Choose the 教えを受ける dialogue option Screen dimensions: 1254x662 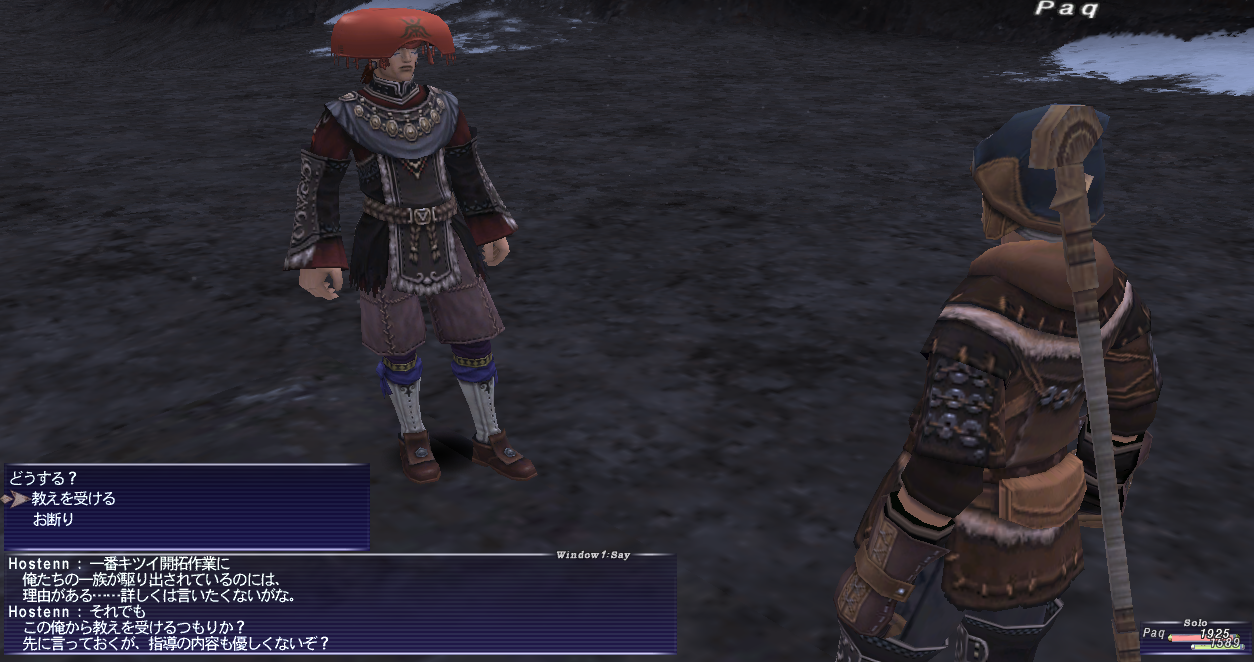pyautogui.click(x=74, y=498)
